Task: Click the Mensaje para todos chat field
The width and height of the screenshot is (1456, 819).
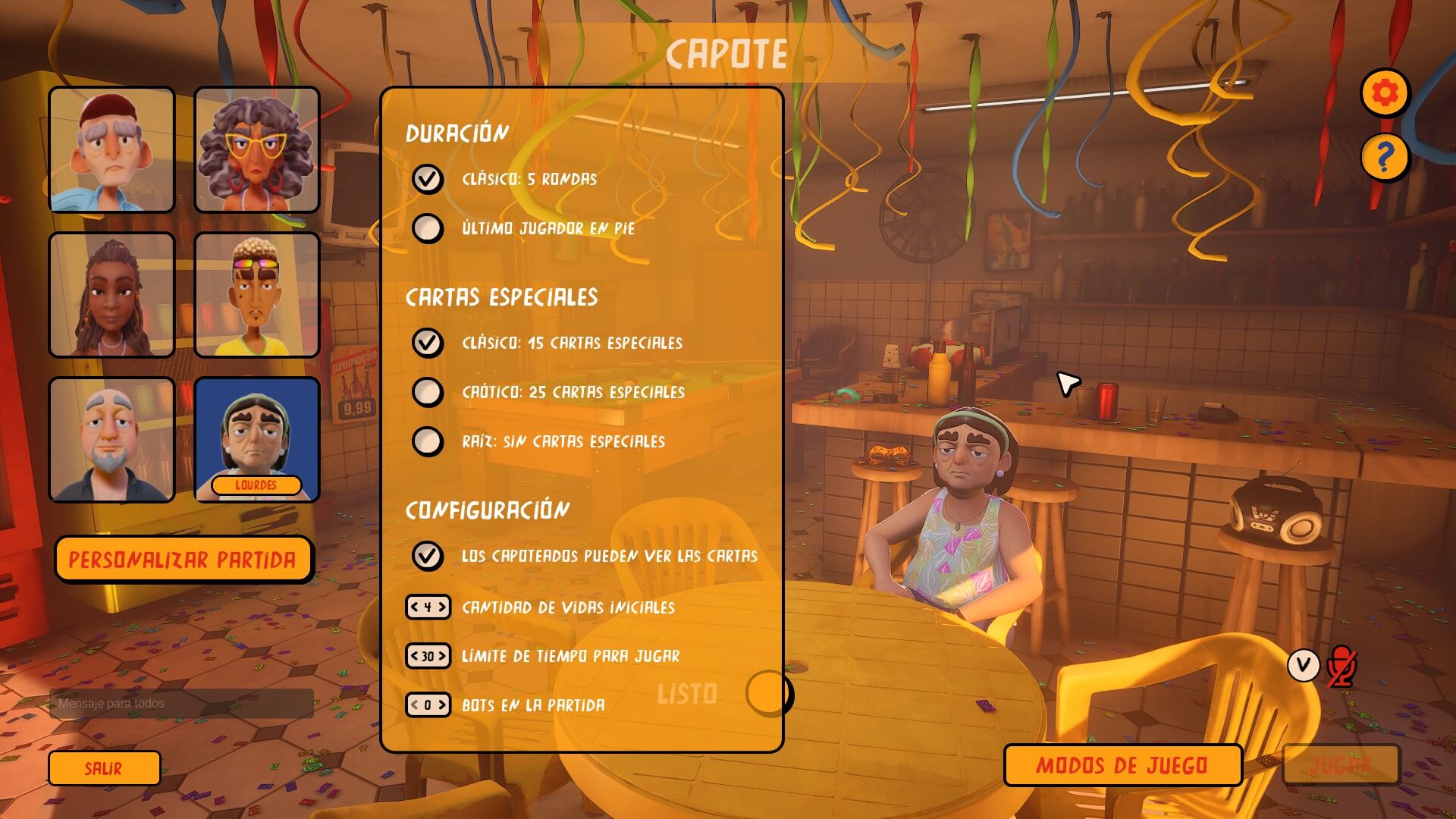Action: pos(182,704)
